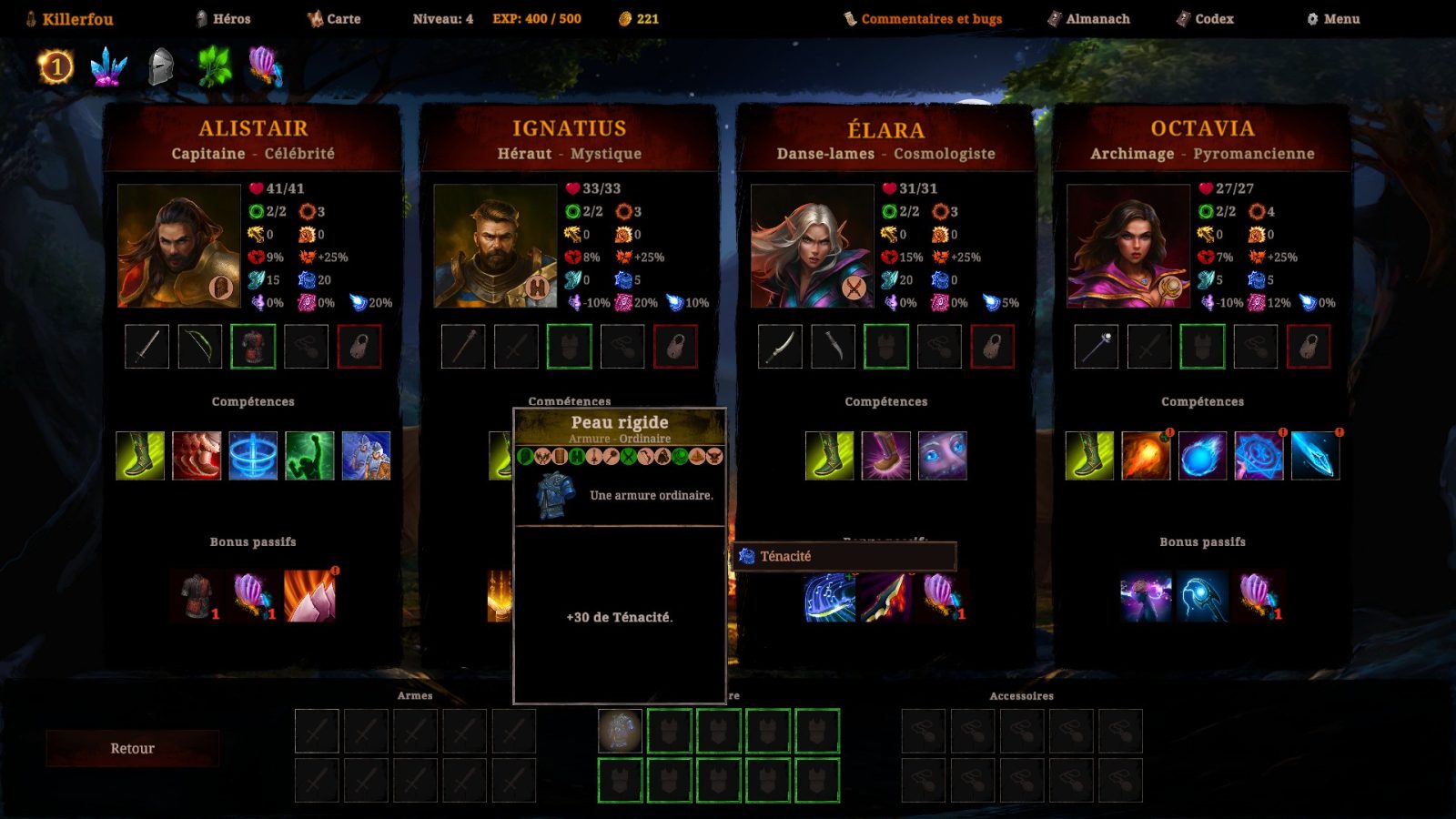Image resolution: width=1456 pixels, height=819 pixels.
Task: Open the Menu with gear icon
Action: point(1333,19)
